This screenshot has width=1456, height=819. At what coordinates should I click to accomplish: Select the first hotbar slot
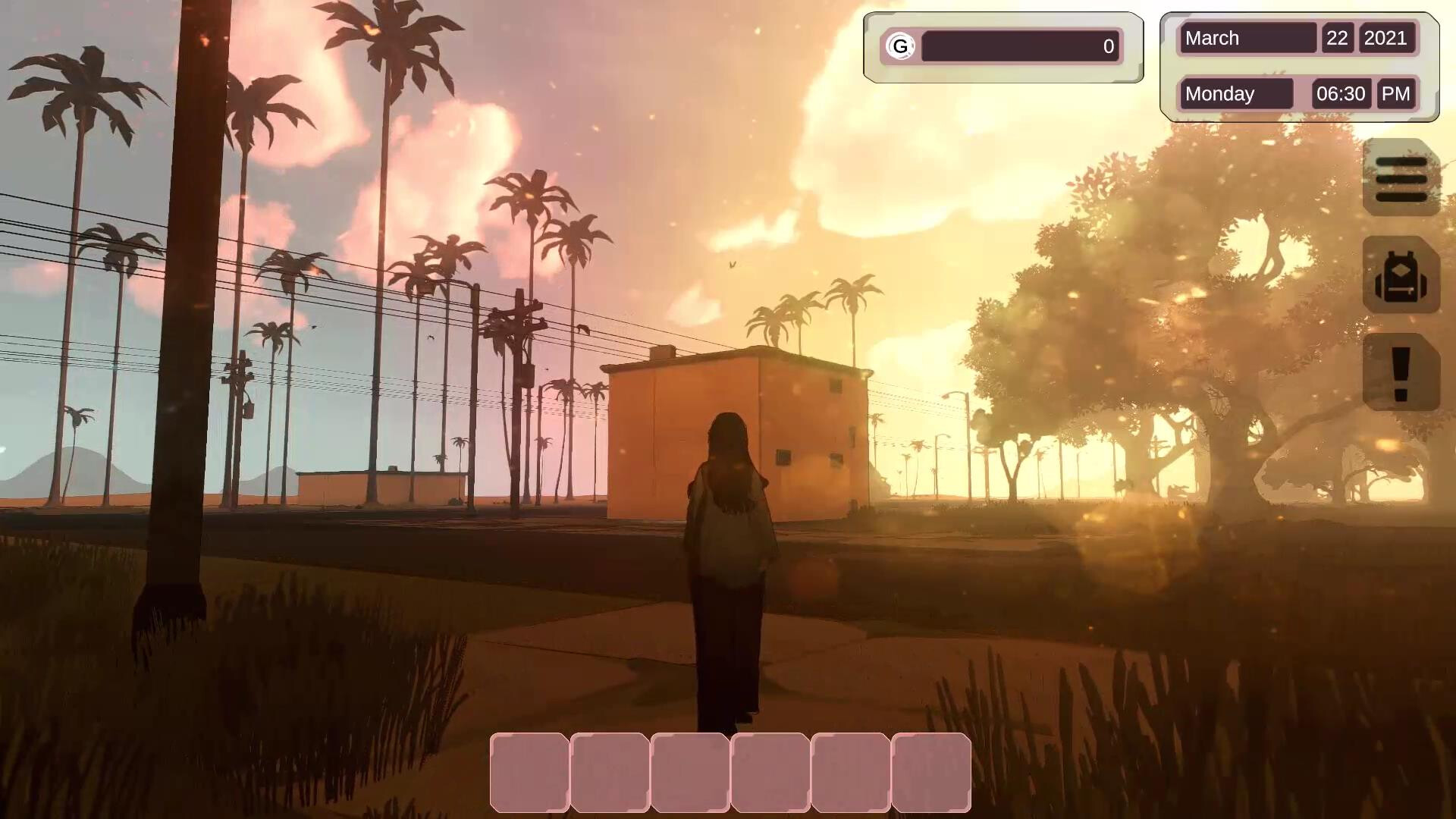pos(531,773)
